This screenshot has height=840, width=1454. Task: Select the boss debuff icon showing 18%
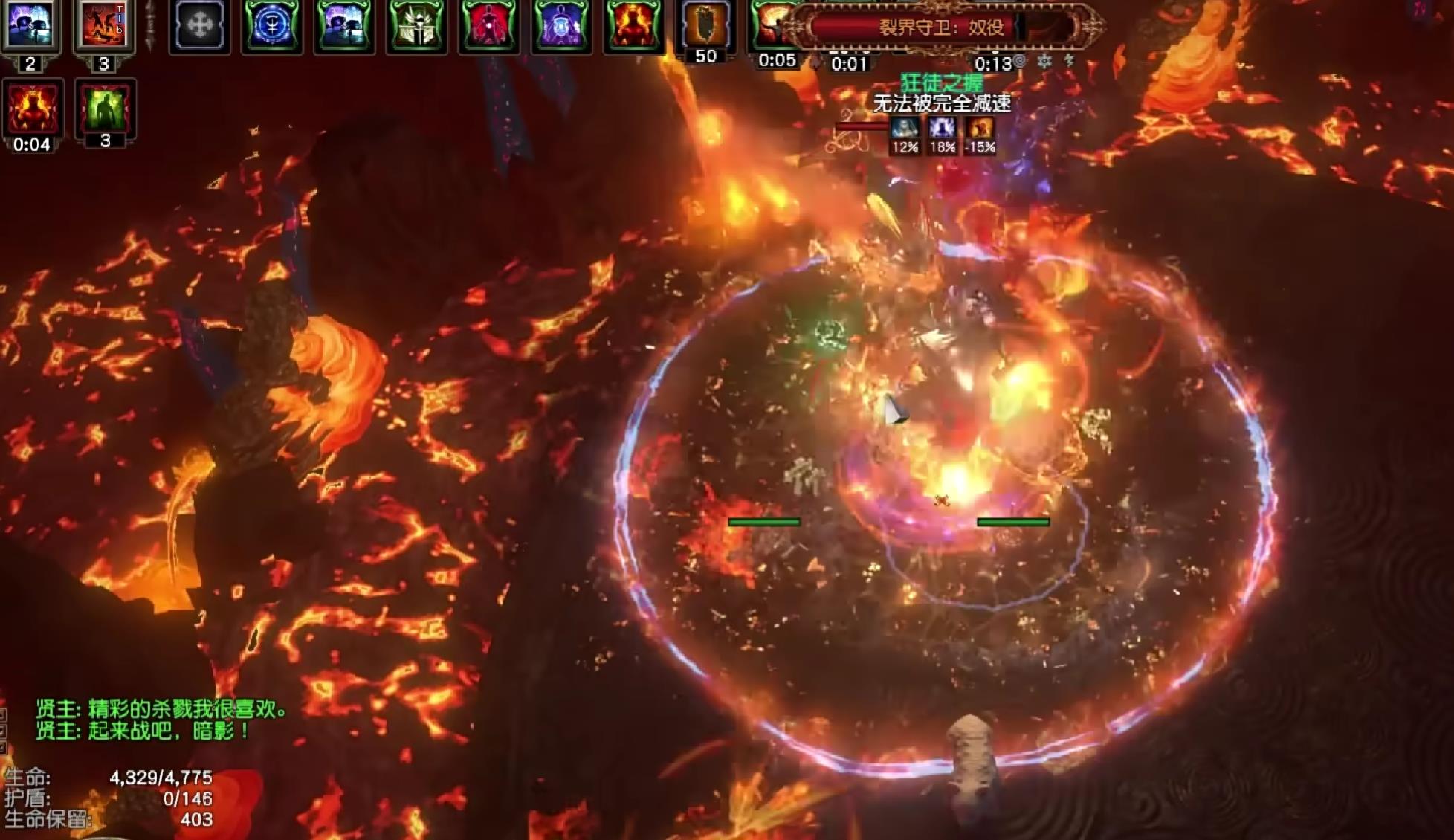tap(943, 130)
